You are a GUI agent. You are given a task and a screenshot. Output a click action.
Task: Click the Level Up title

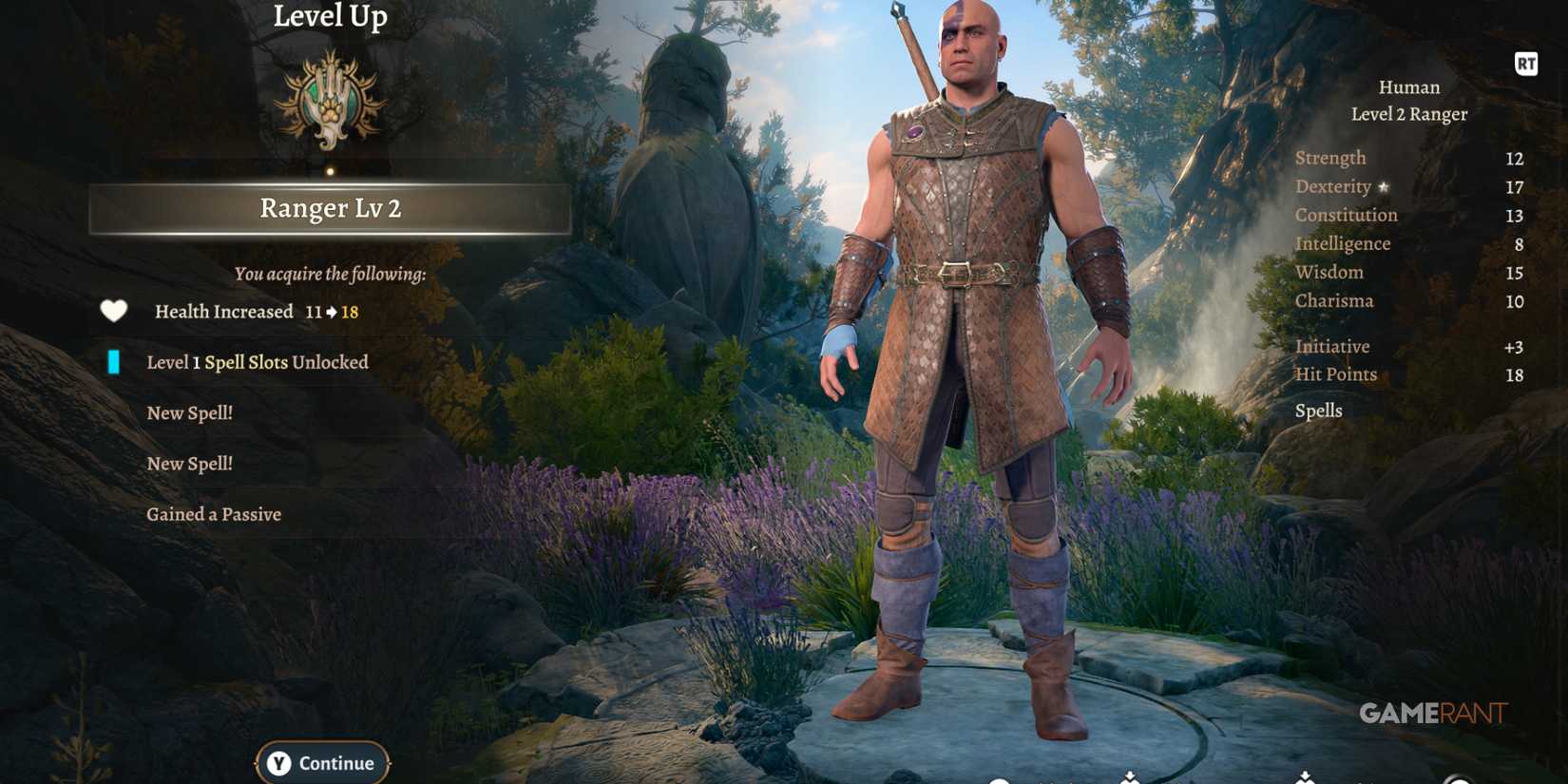(x=329, y=15)
